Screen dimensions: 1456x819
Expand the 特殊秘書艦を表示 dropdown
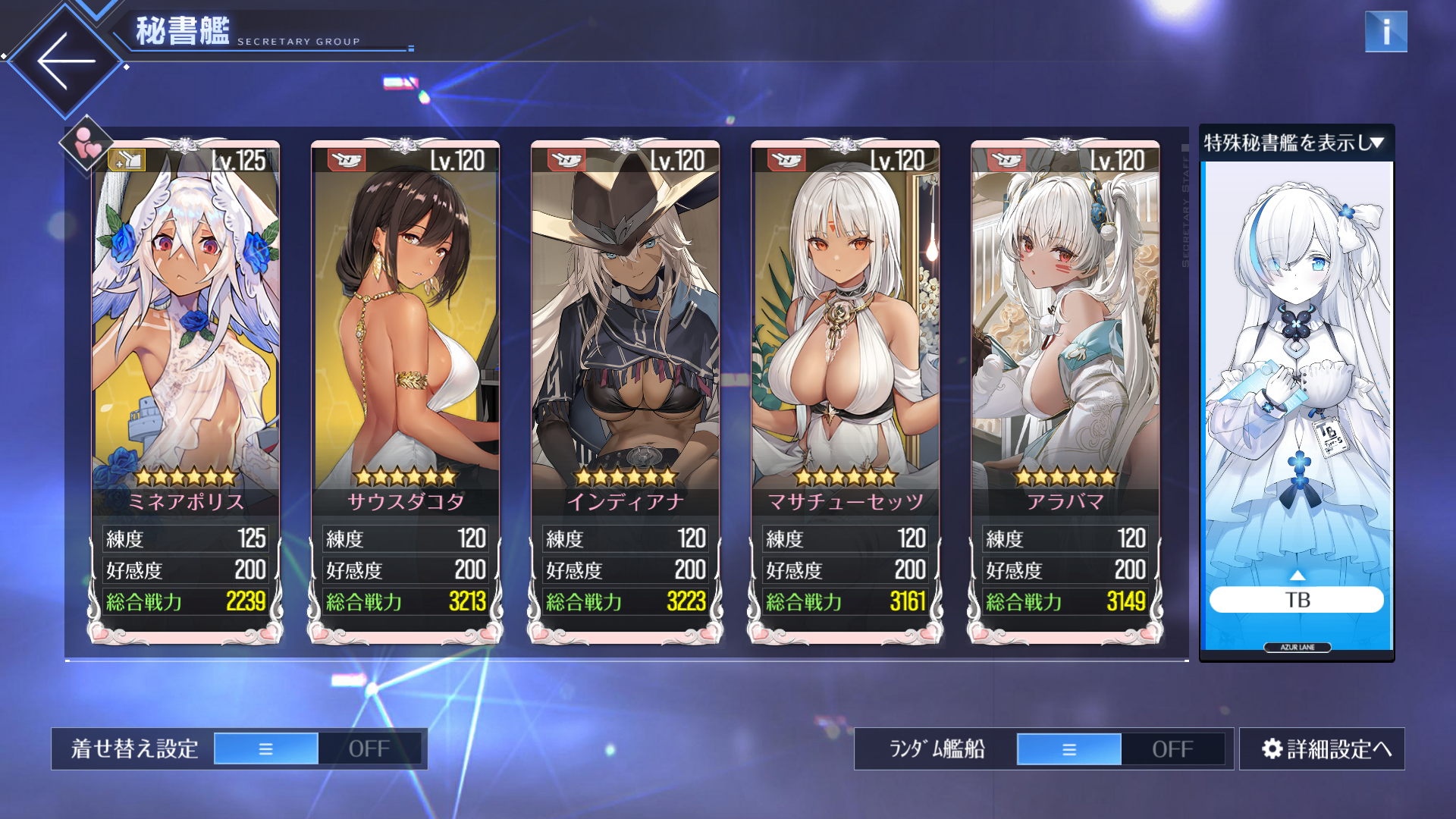coord(1295,143)
